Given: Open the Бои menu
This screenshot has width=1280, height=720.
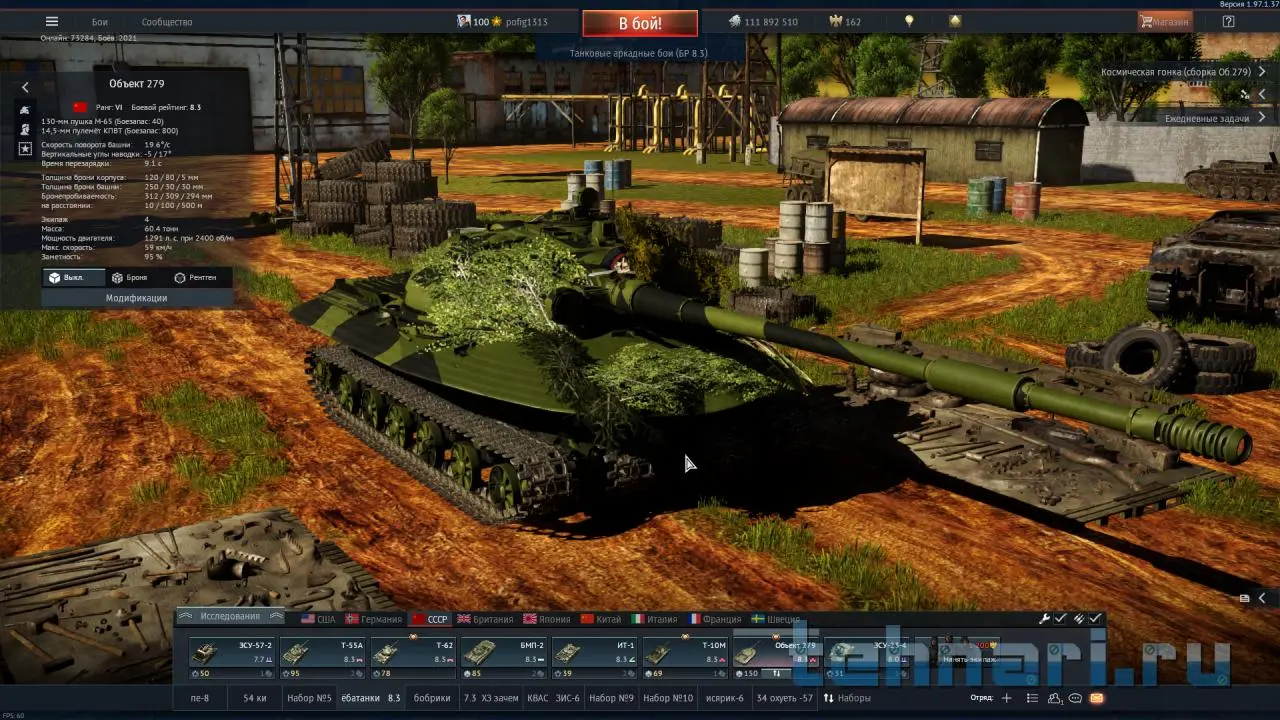Looking at the screenshot, I should tap(100, 22).
